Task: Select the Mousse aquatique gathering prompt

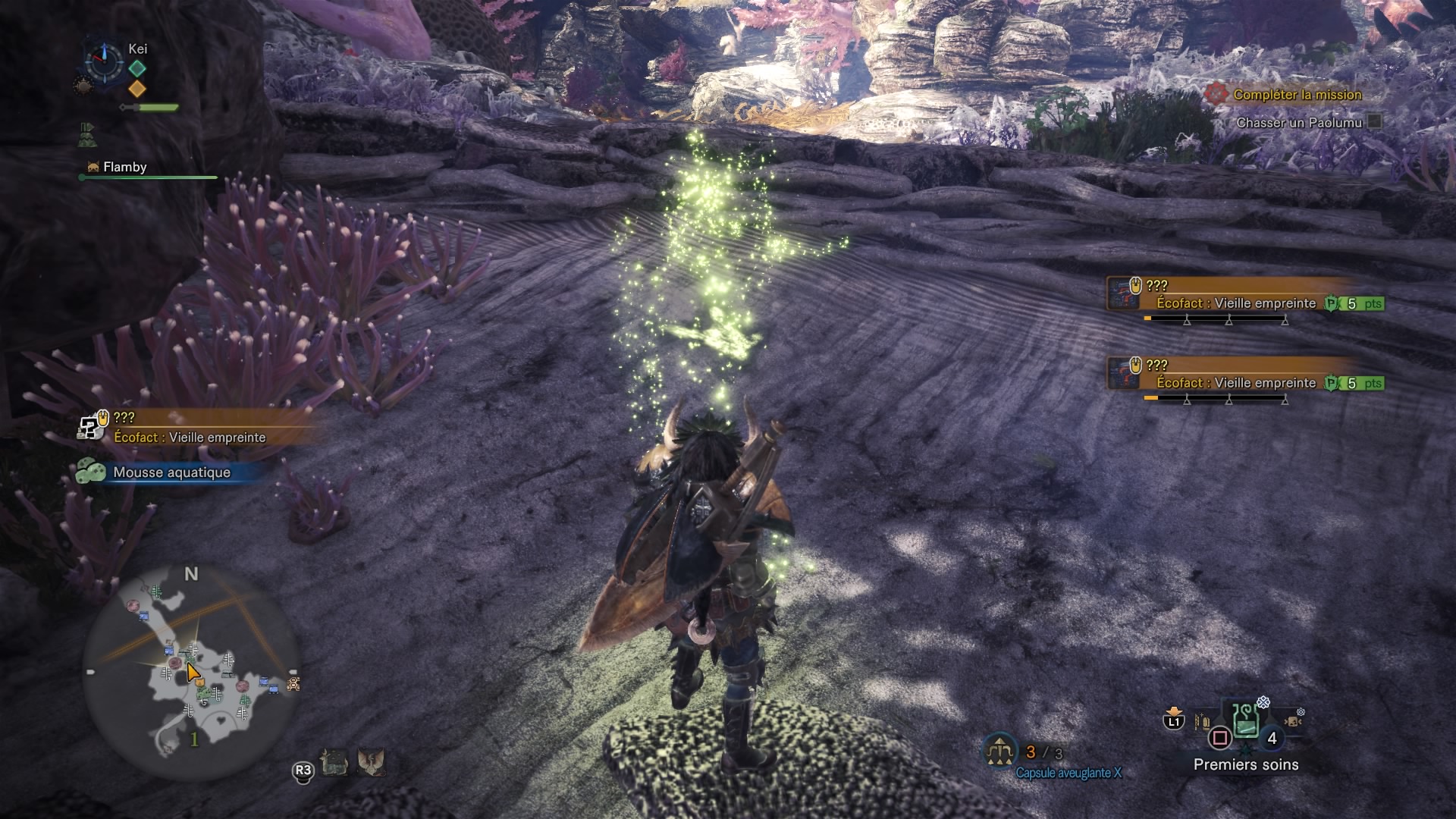Action: [171, 472]
